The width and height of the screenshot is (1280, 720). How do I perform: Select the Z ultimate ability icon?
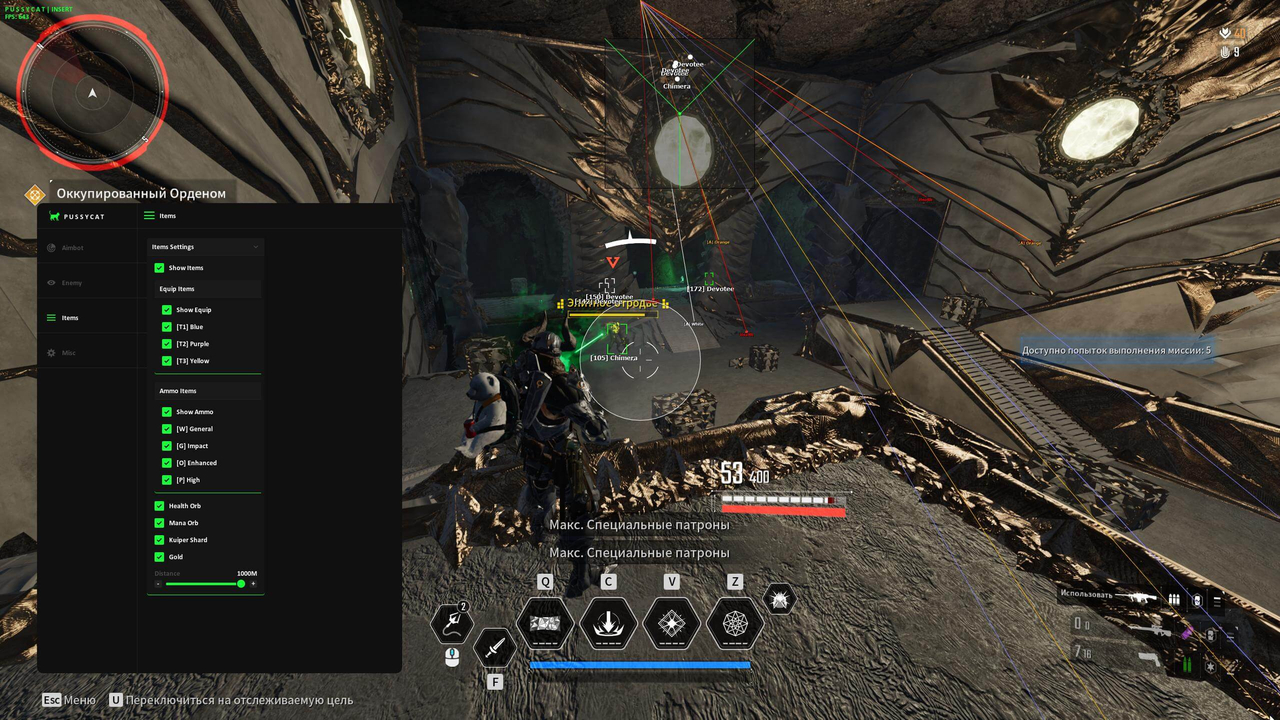735,622
